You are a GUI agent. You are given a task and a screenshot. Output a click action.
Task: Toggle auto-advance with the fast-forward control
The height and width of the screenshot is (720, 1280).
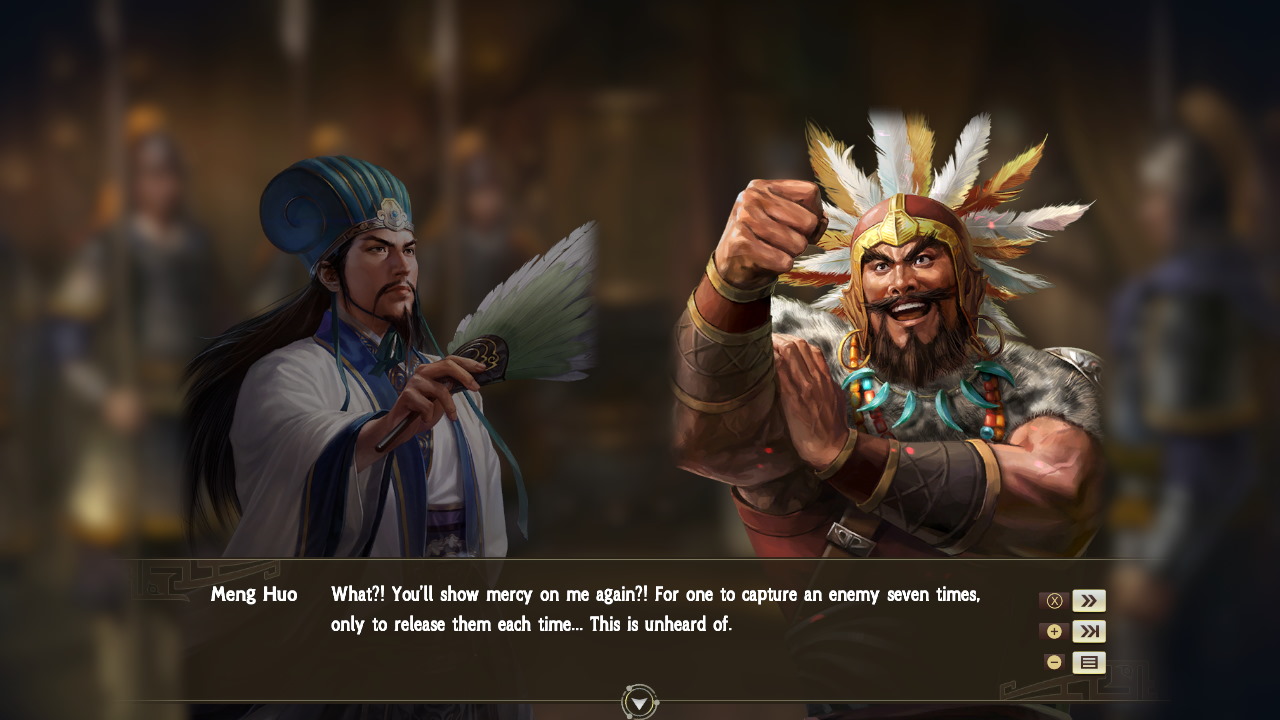(x=1089, y=600)
